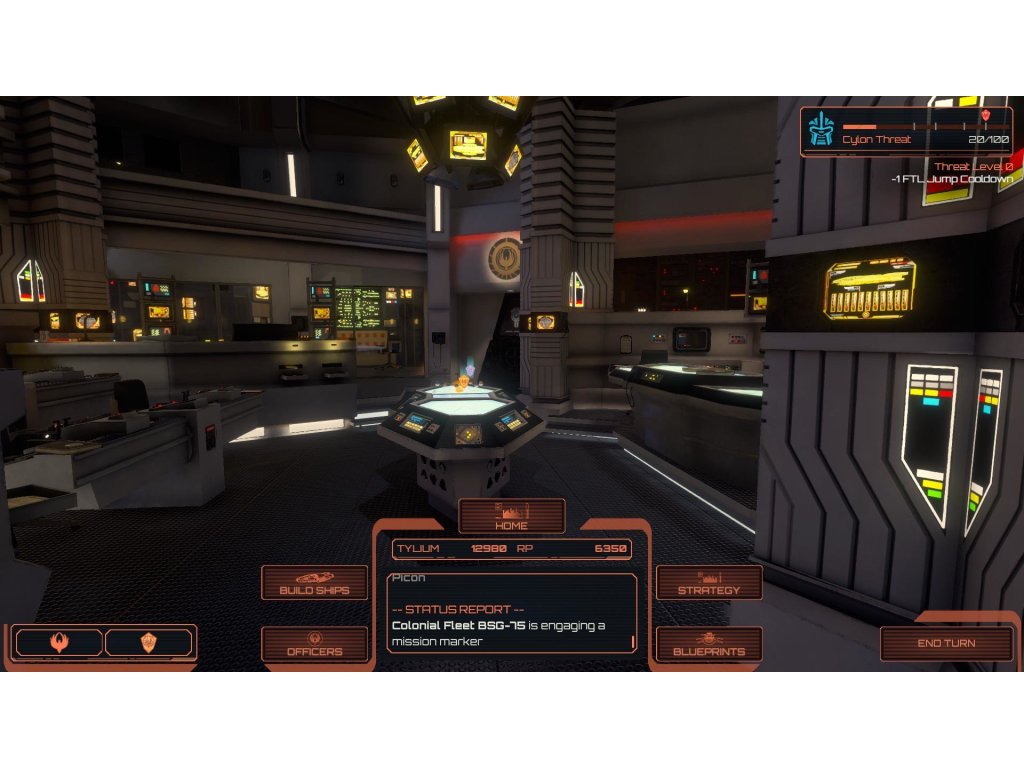The height and width of the screenshot is (768, 1024).
Task: Click the shield emblem button
Action: [148, 643]
